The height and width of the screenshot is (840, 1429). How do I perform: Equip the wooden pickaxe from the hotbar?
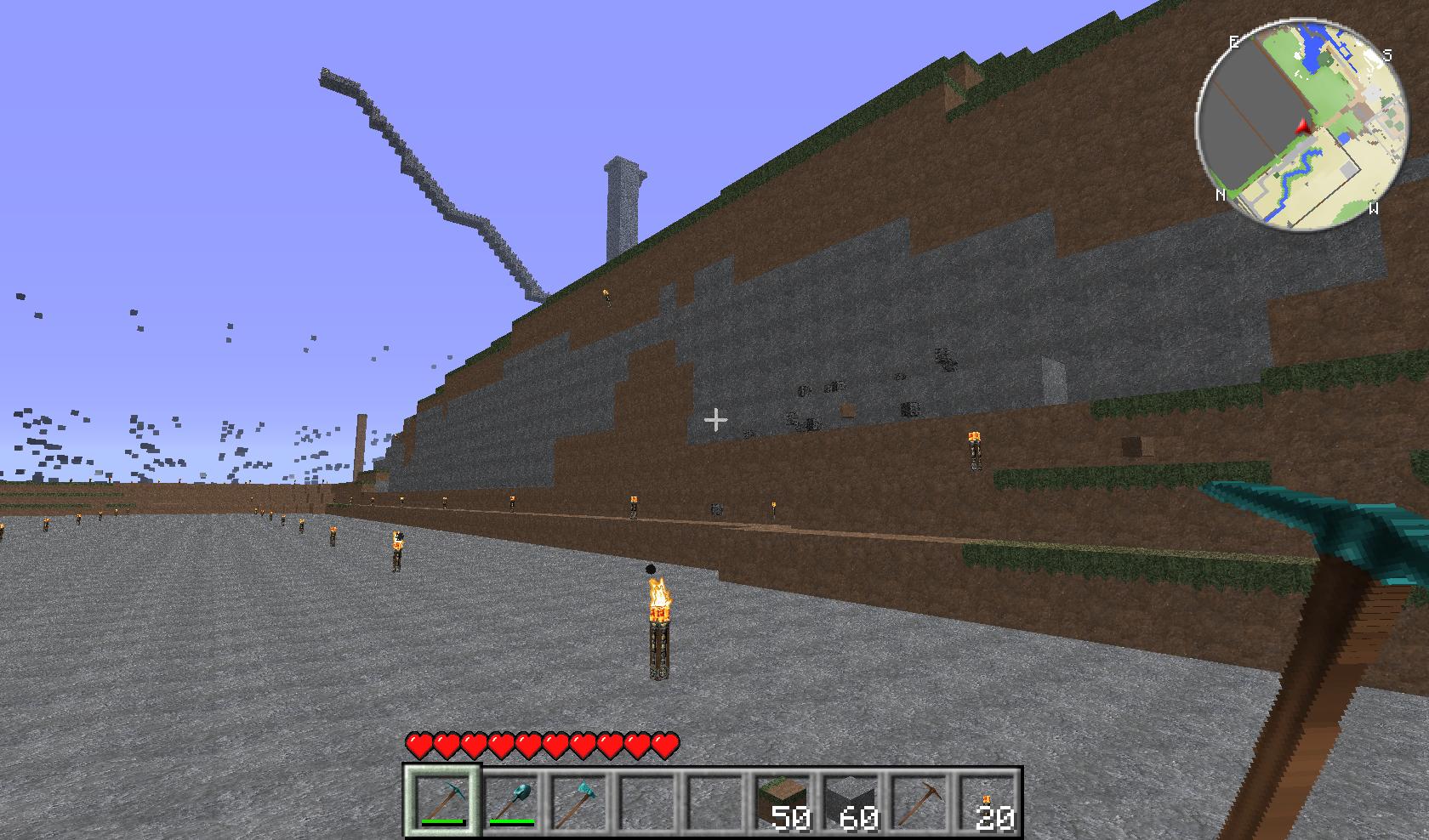click(919, 801)
